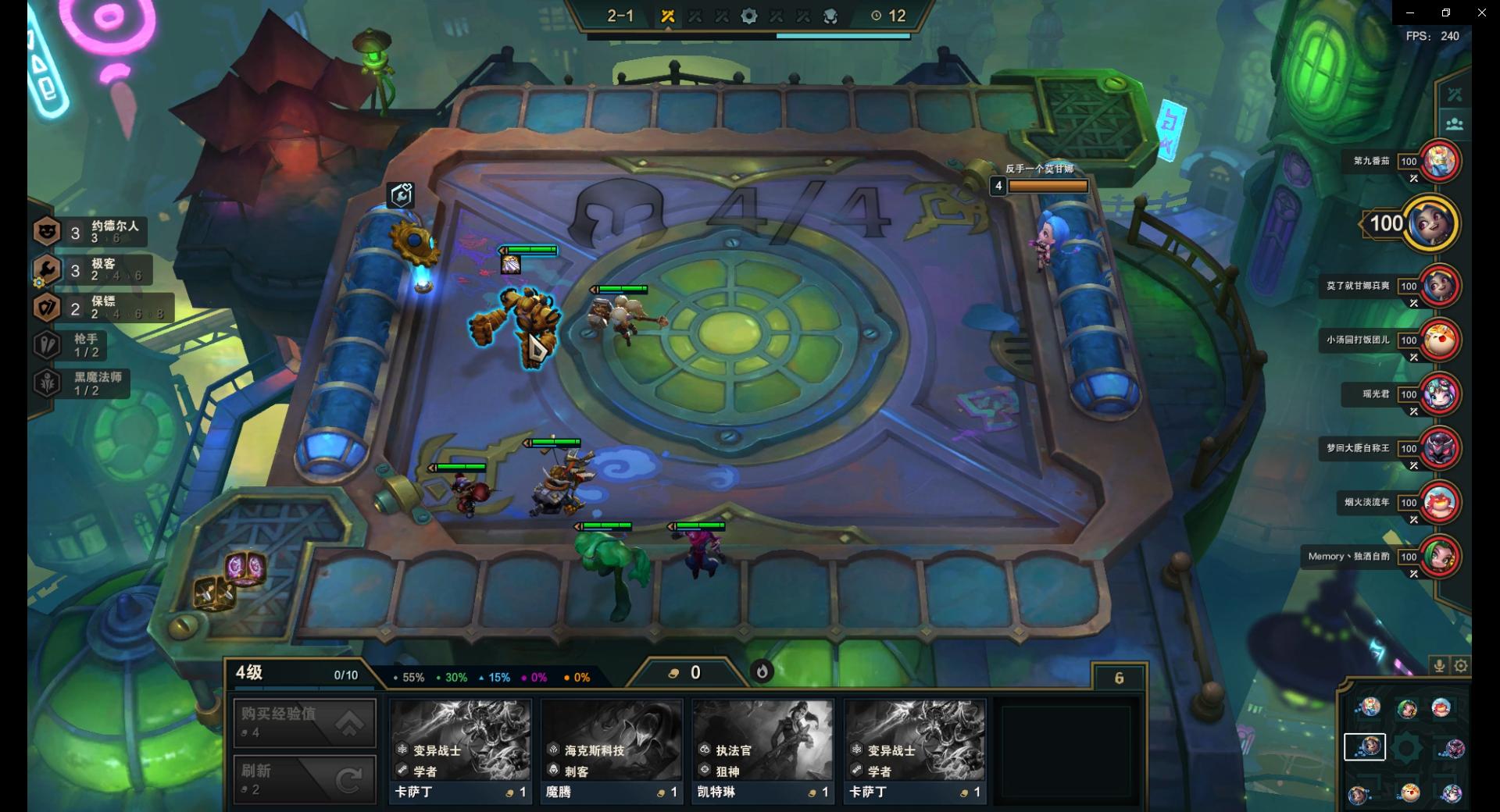Show the 约德尔人 trait details
The width and height of the screenshot is (1500, 812).
point(90,232)
